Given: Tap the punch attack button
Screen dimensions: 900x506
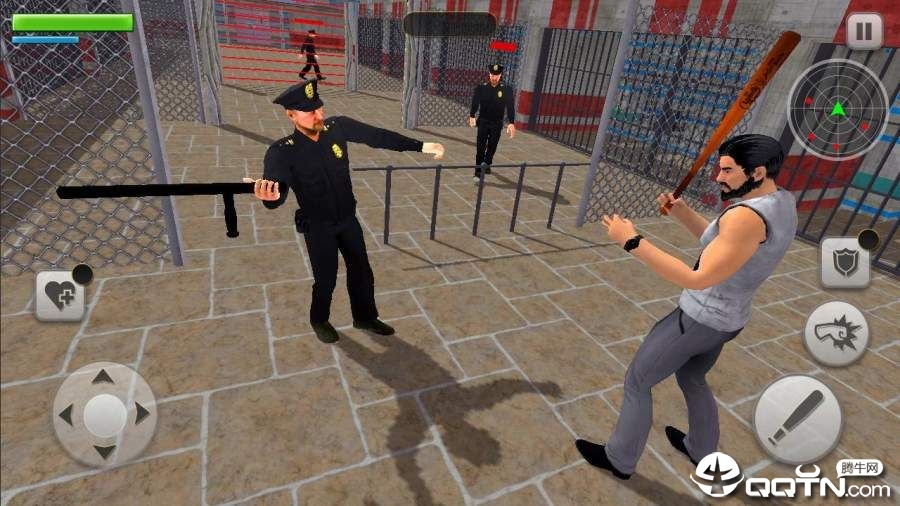Looking at the screenshot, I should pos(836,333).
